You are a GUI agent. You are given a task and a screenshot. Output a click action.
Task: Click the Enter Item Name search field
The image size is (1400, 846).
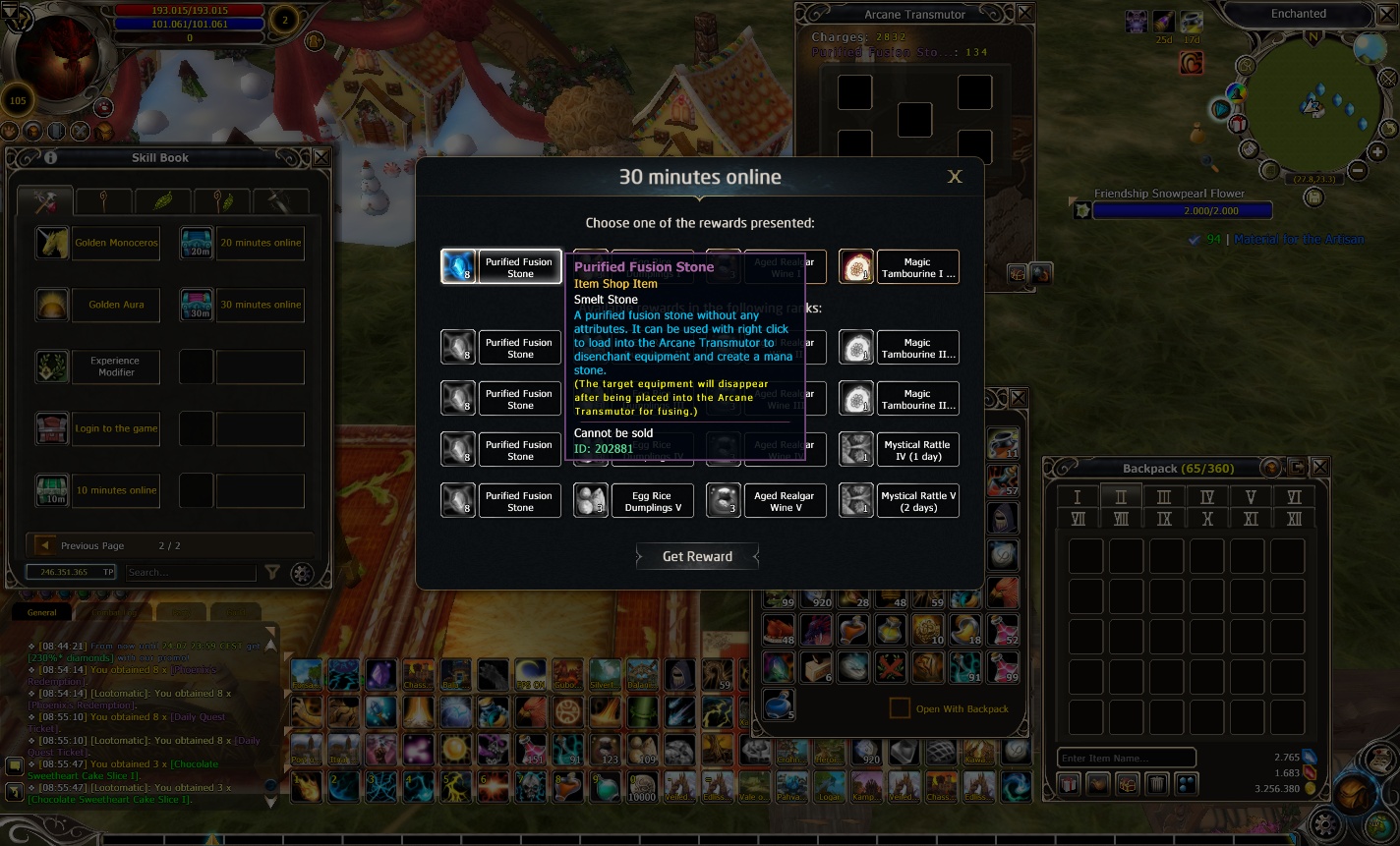(x=1126, y=758)
